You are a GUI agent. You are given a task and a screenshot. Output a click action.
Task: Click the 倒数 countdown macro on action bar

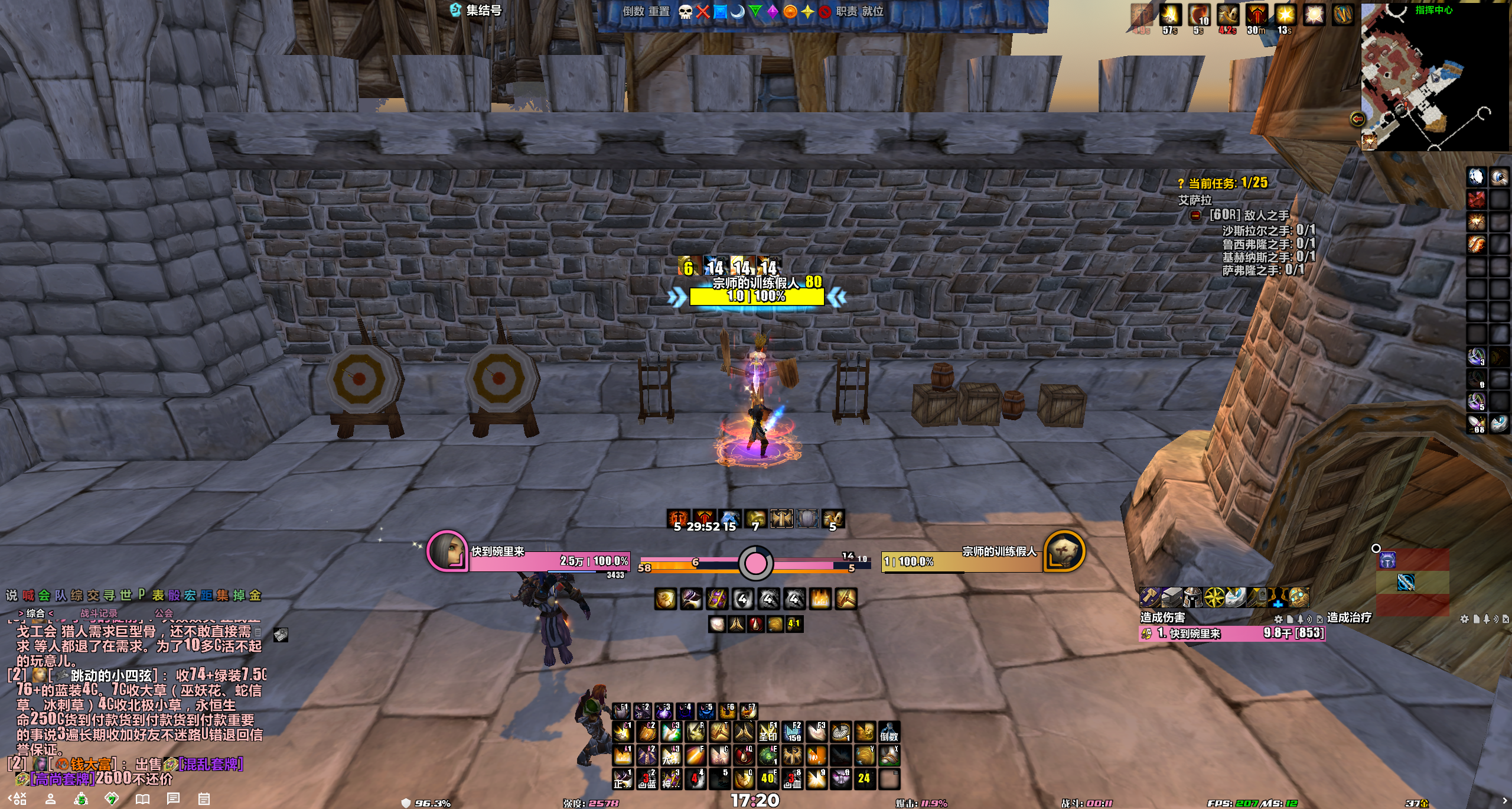[889, 733]
